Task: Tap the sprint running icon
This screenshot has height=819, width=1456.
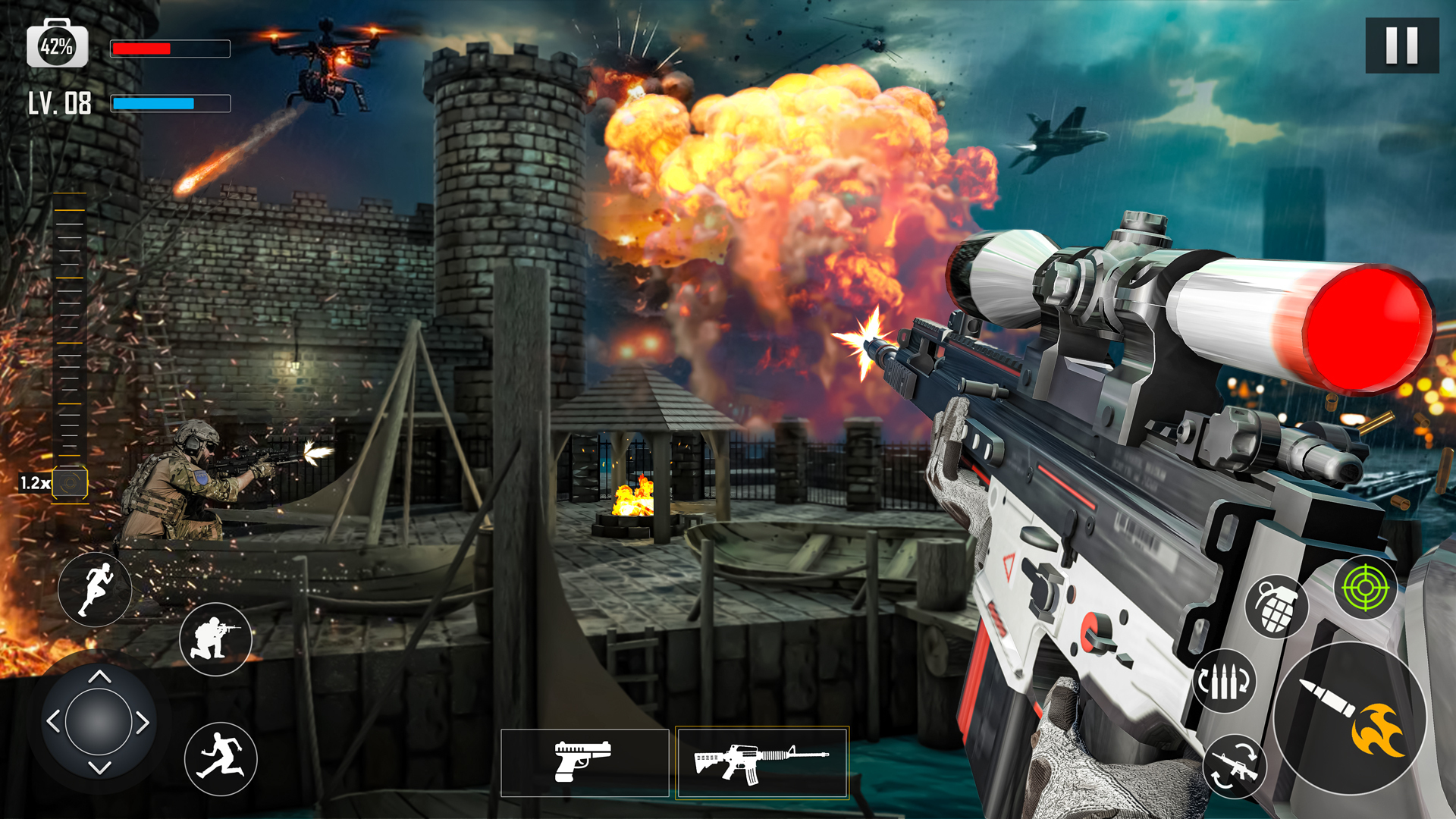Action: tap(94, 590)
